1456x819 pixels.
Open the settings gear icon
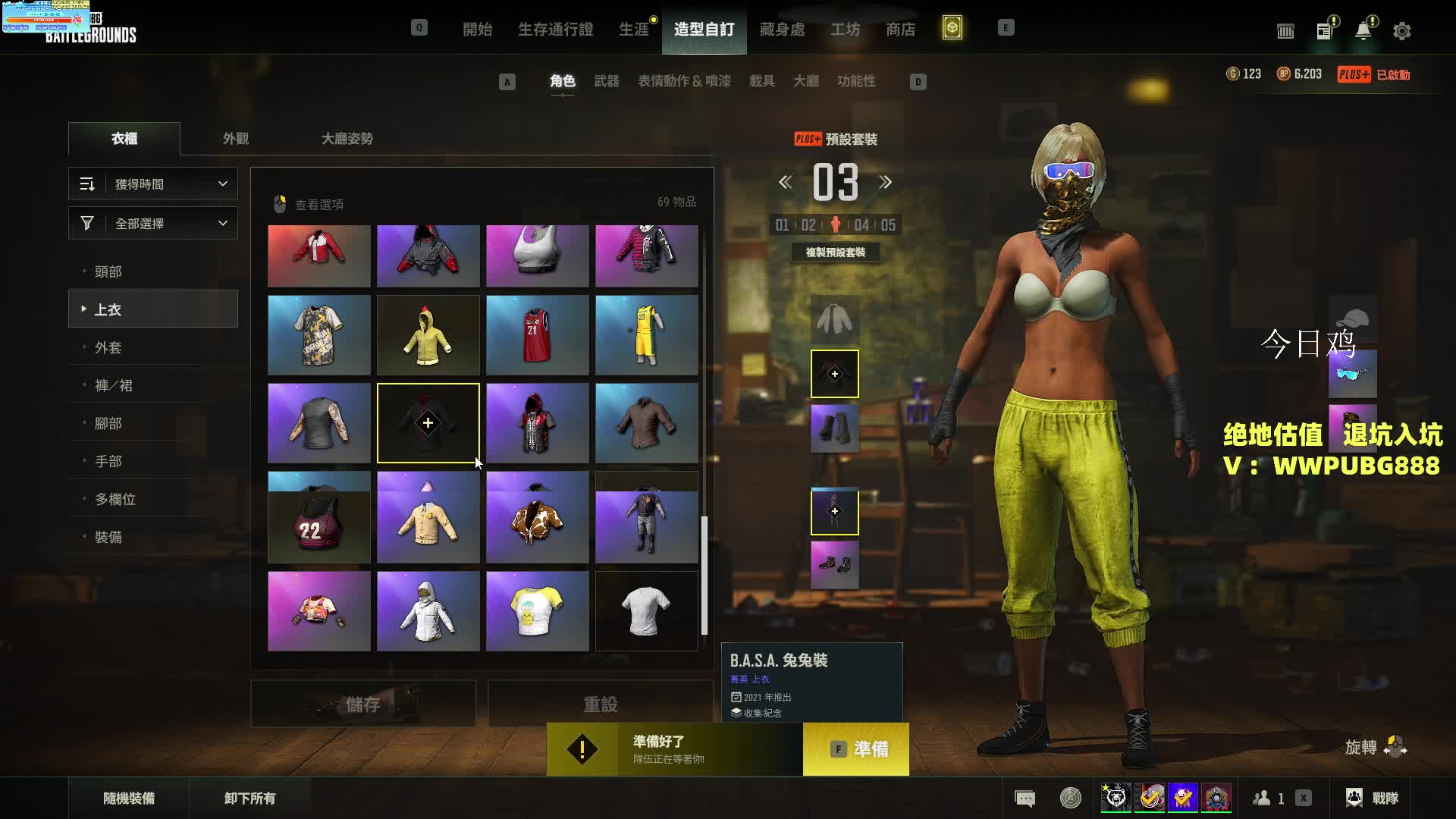(x=1401, y=31)
